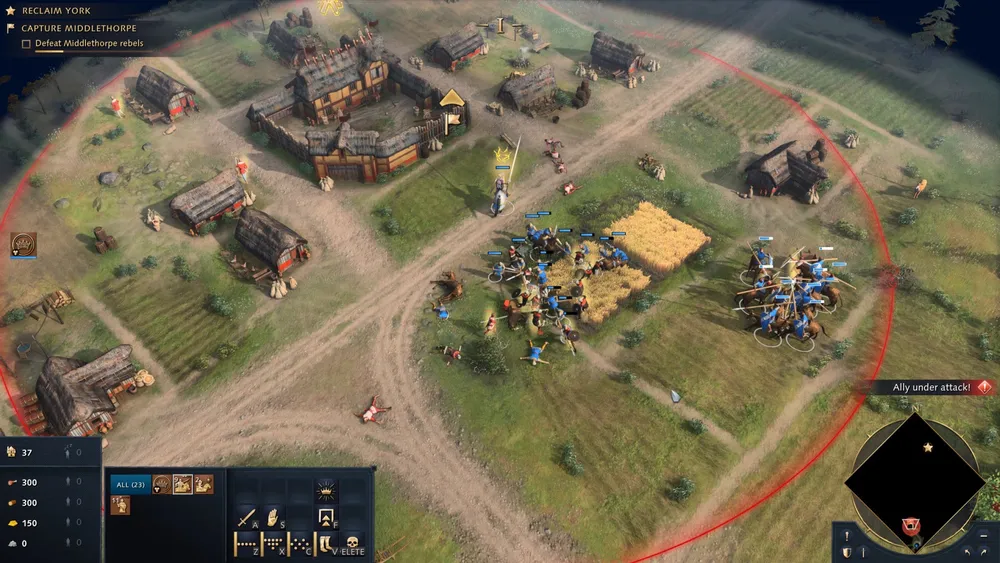The height and width of the screenshot is (563, 1000).
Task: Use the glowing crown leader ability
Action: (326, 491)
